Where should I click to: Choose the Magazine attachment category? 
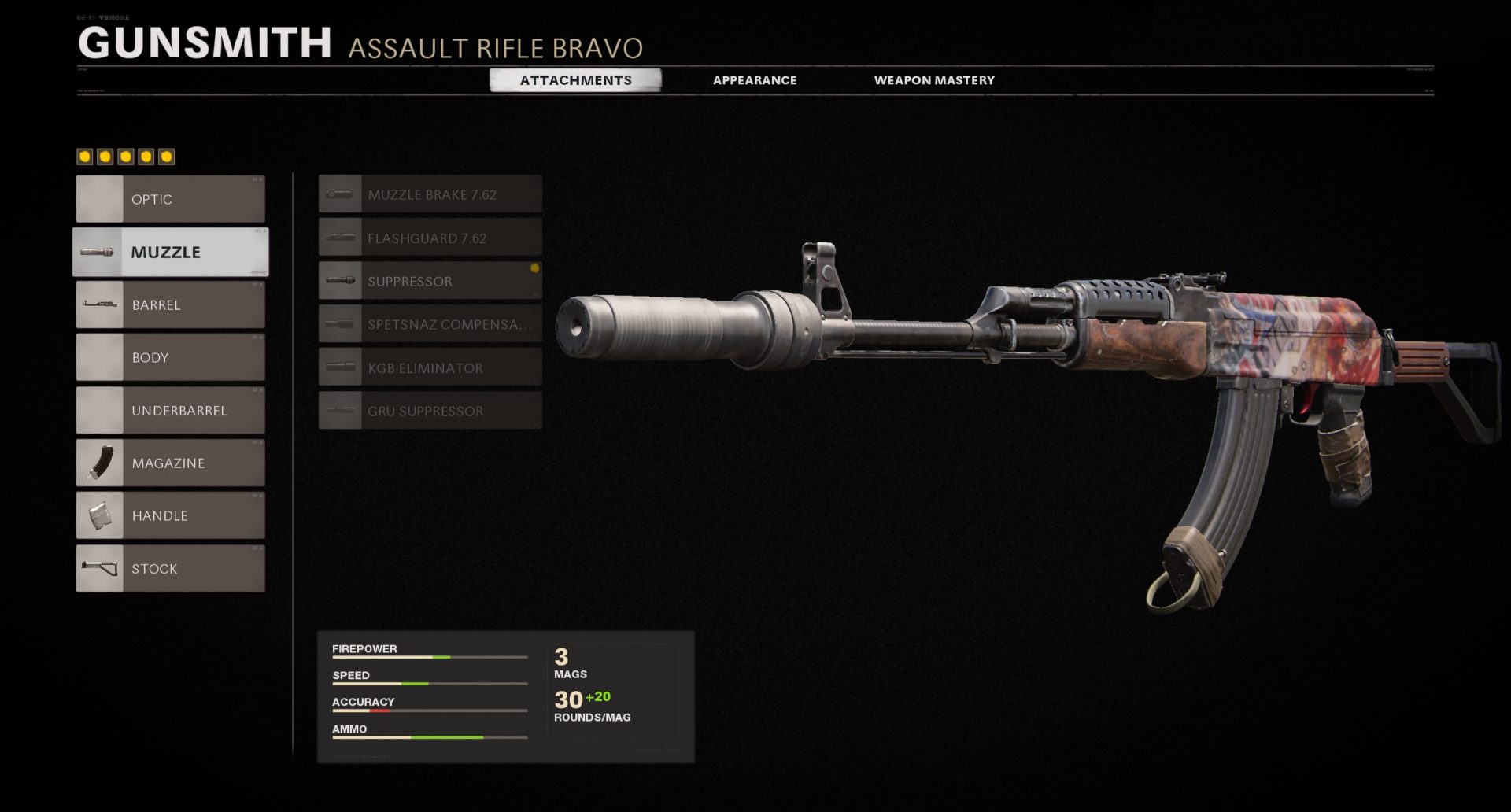[171, 463]
